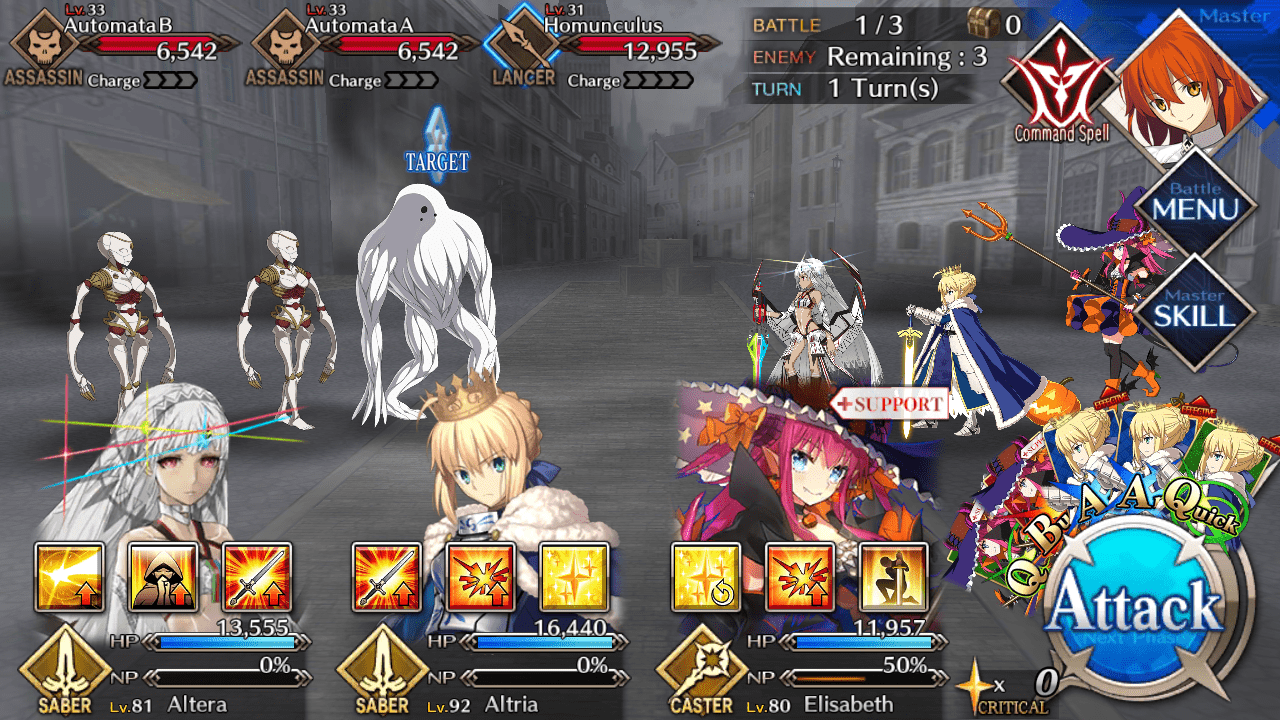Activate Altera's hooded figure skill
Image resolution: width=1280 pixels, height=720 pixels.
click(x=163, y=577)
